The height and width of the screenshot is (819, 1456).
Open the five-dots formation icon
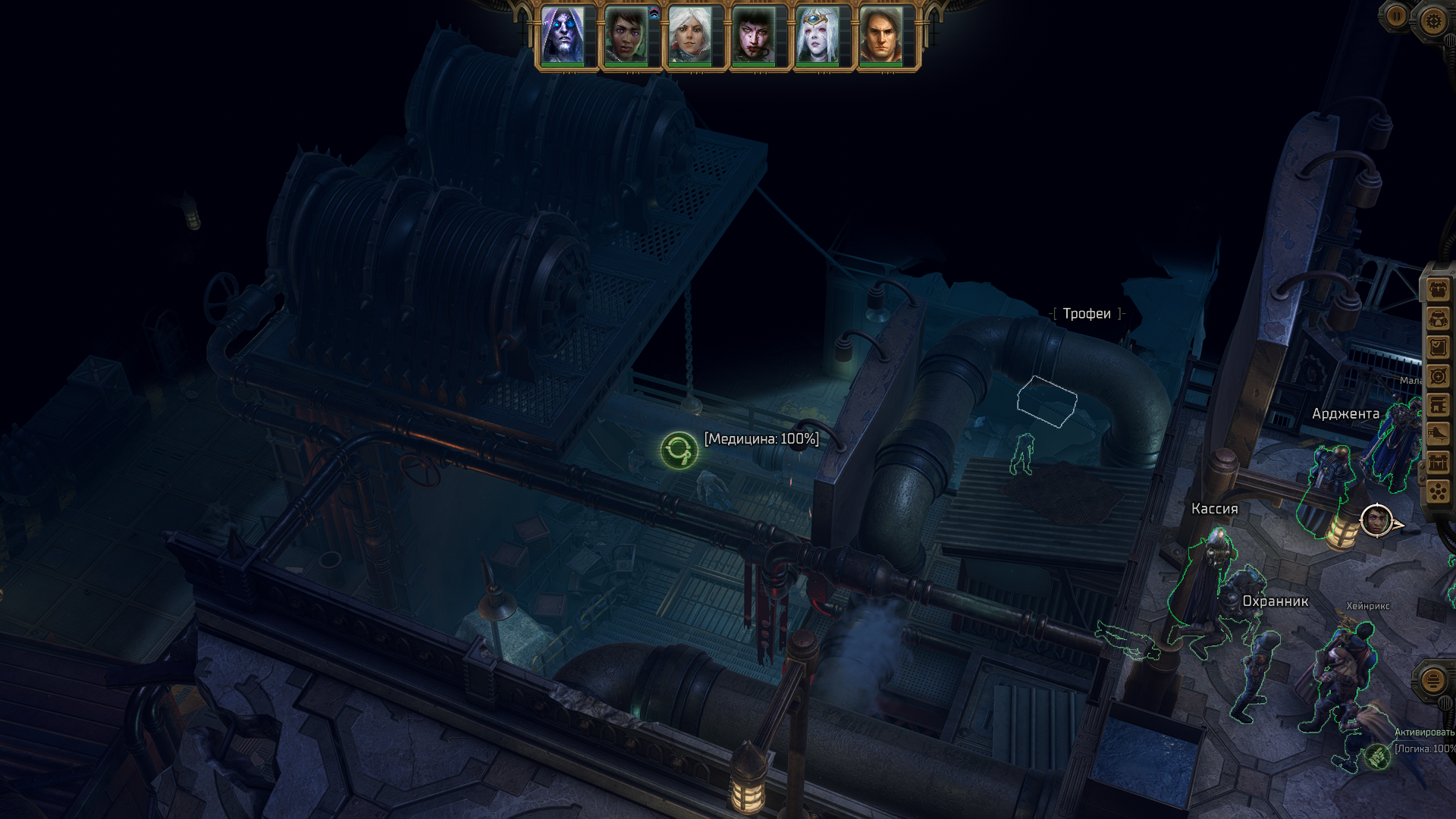pos(1438,491)
